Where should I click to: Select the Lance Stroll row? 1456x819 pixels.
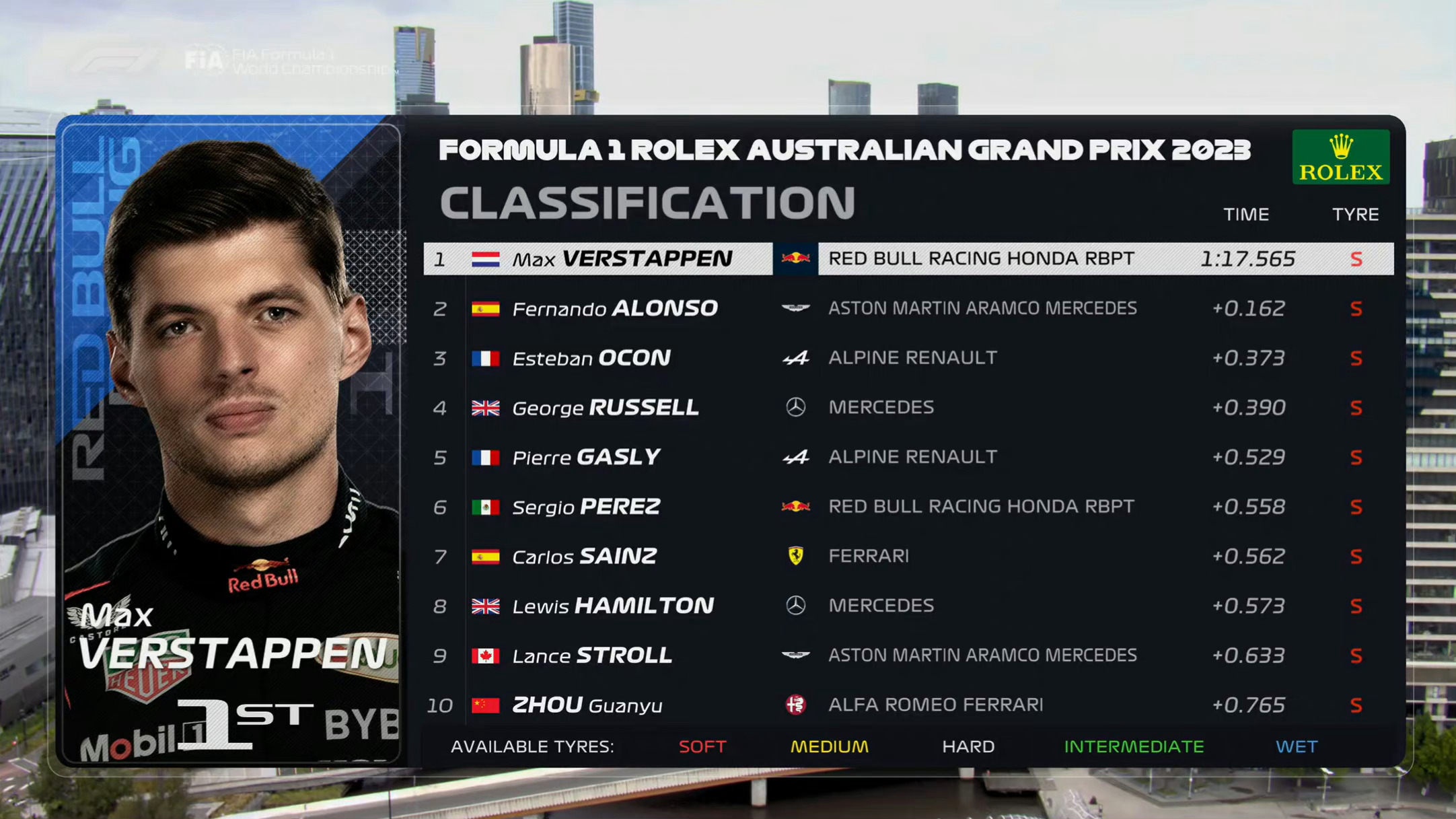click(x=908, y=655)
